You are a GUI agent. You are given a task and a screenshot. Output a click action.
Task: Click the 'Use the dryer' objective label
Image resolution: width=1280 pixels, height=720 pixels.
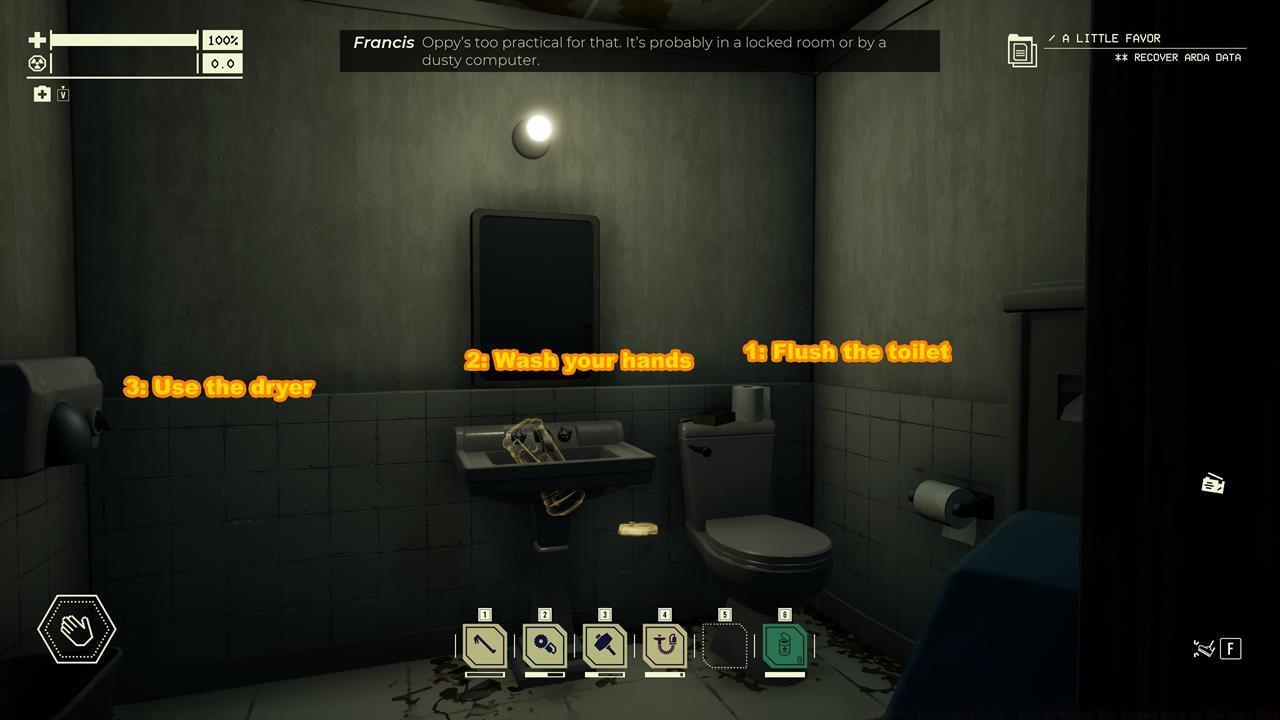(220, 387)
